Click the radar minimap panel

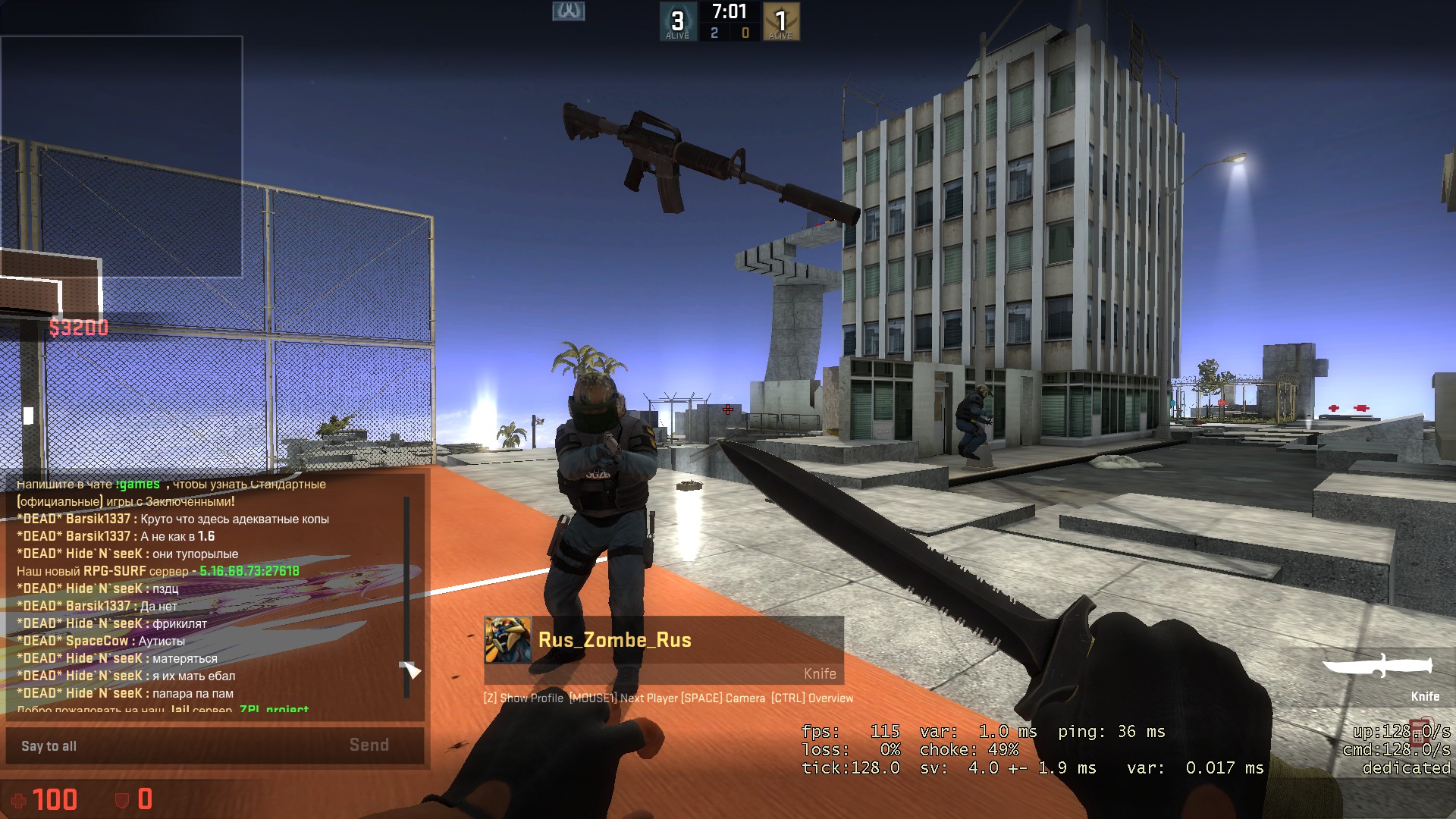121,156
